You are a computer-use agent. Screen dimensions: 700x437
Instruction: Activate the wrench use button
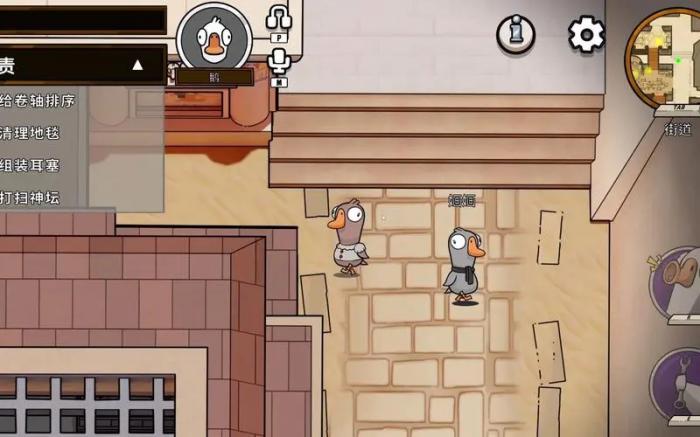(x=680, y=381)
